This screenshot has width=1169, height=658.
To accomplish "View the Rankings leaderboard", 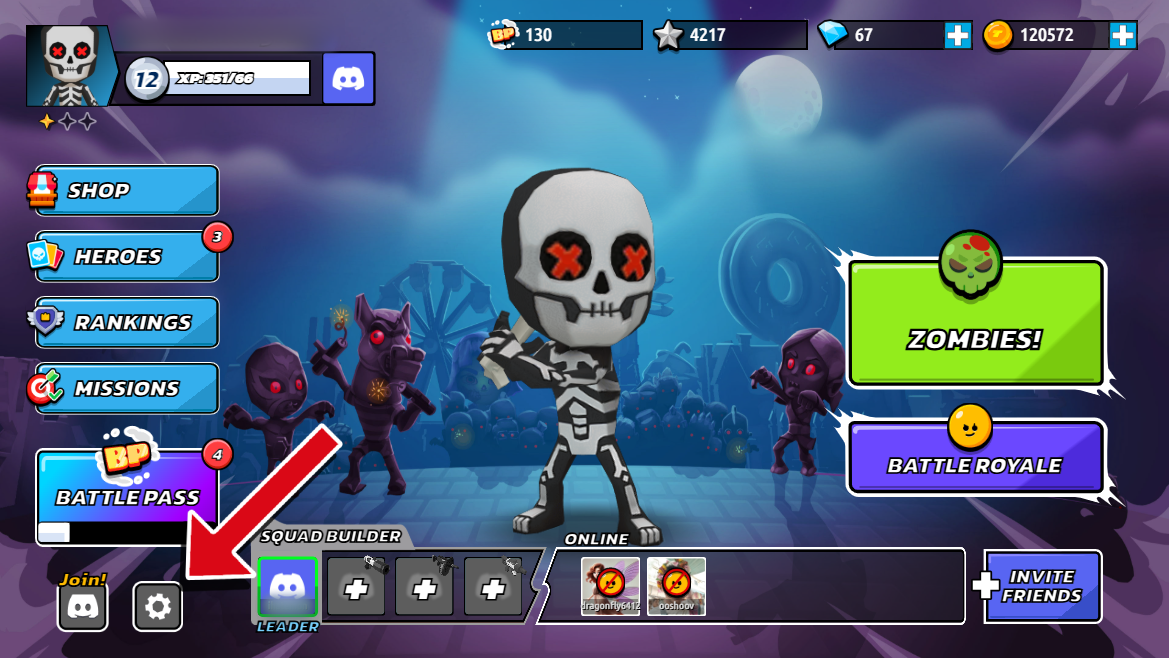I will click(127, 323).
